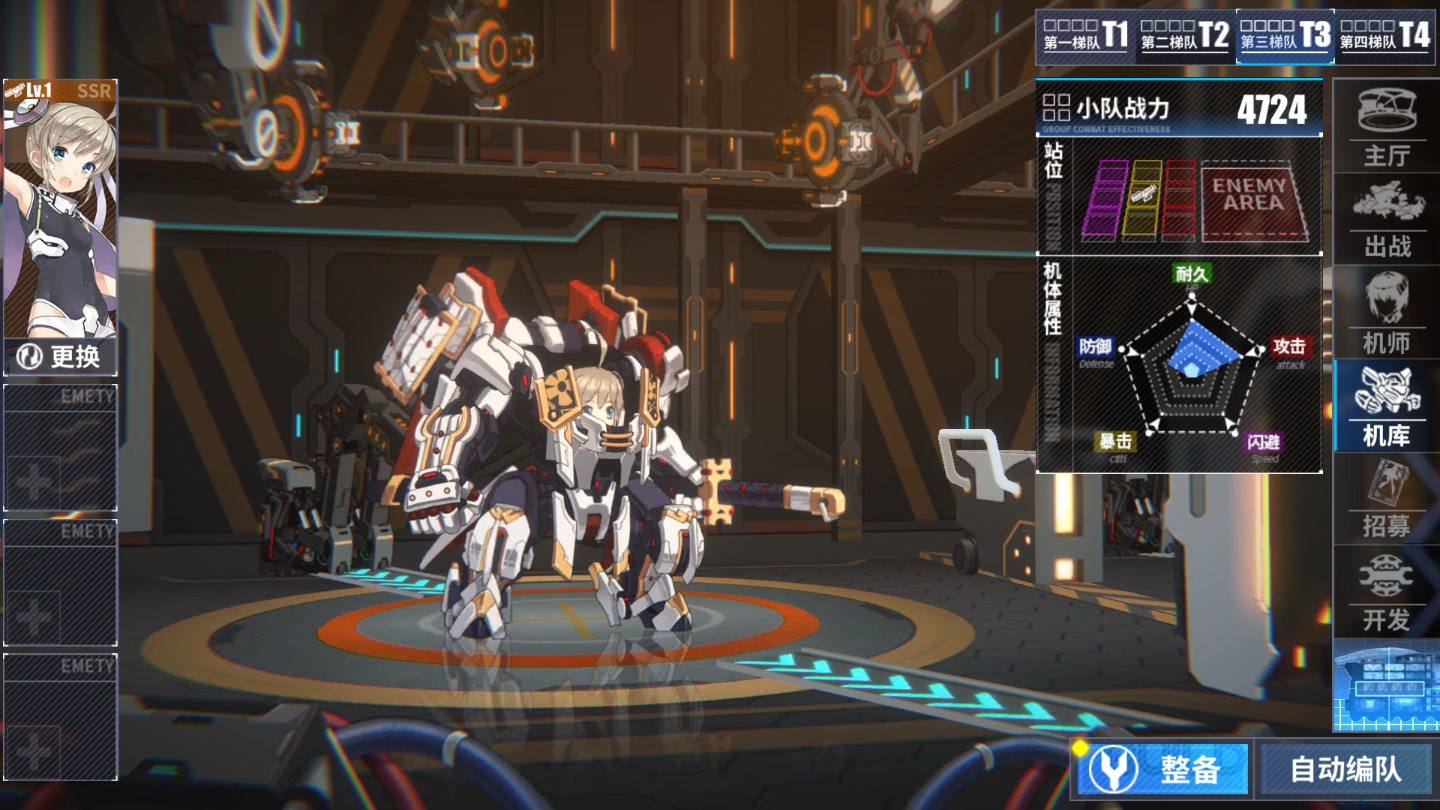Open the 开发 development menu
Screen dimensions: 1440x810
pyautogui.click(x=1386, y=591)
